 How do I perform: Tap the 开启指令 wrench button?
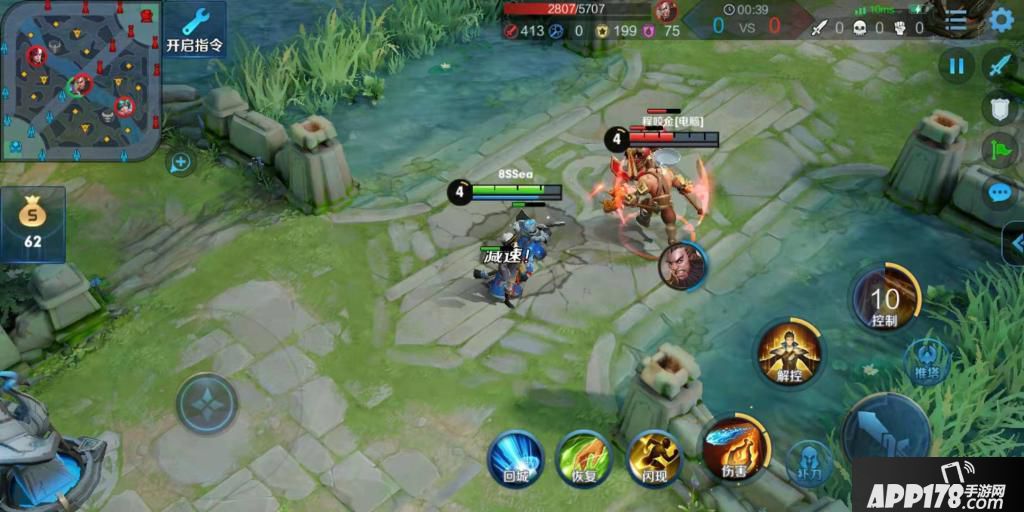pyautogui.click(x=194, y=30)
